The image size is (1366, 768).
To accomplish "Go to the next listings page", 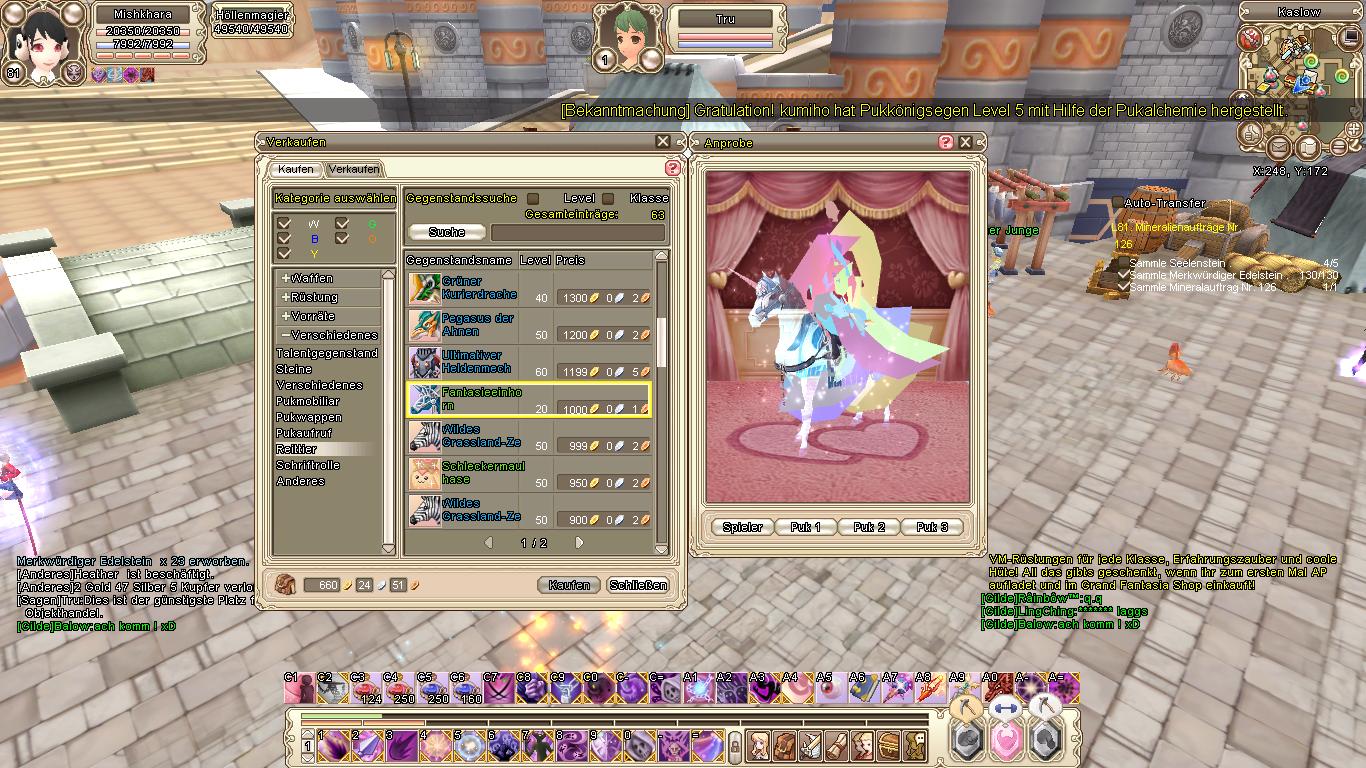I will coord(579,543).
